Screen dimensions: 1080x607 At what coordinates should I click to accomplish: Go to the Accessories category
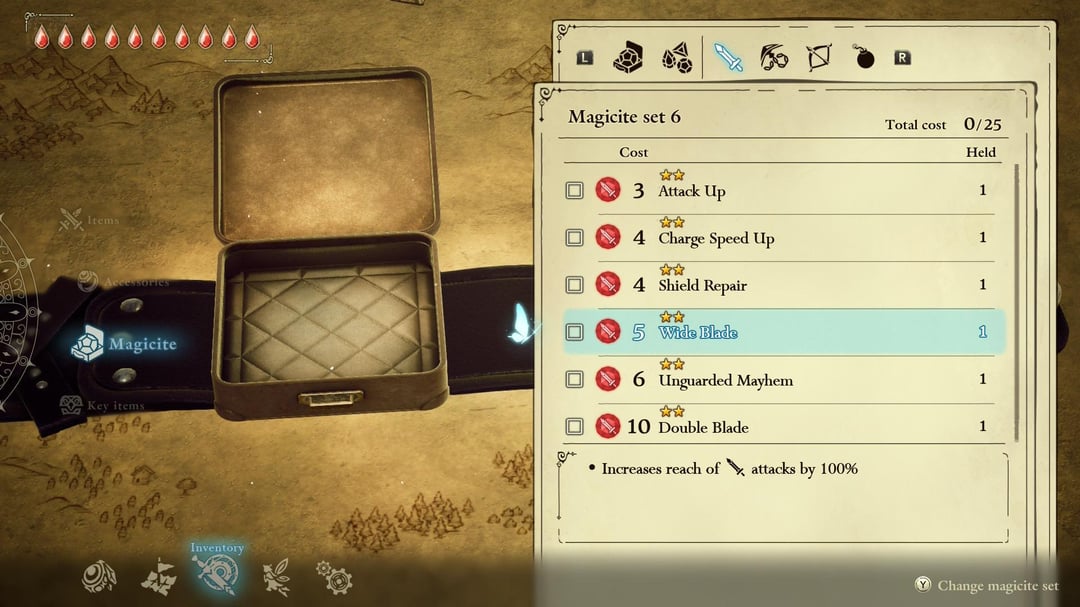(123, 282)
